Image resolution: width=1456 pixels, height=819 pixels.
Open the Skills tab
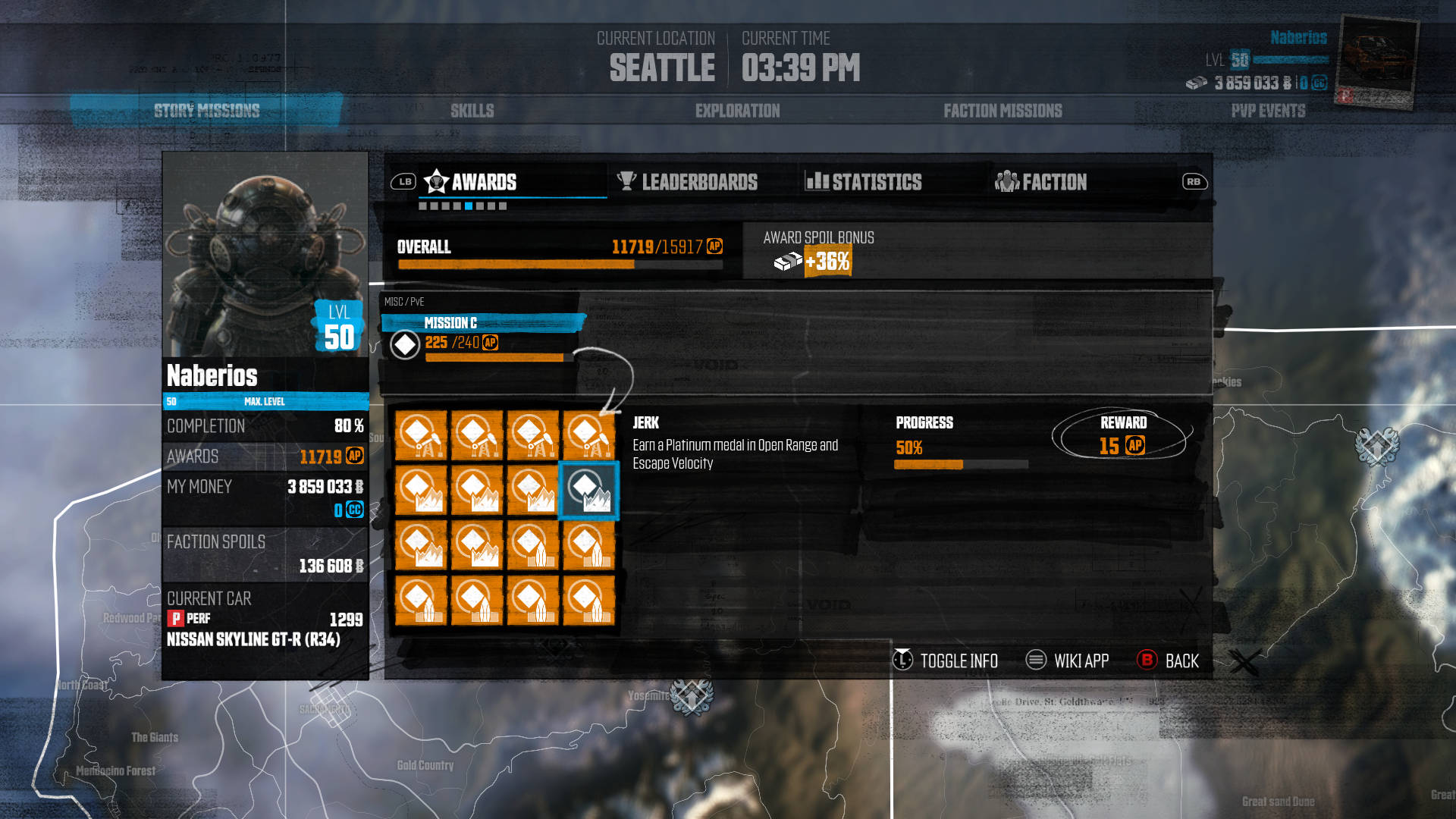click(472, 111)
